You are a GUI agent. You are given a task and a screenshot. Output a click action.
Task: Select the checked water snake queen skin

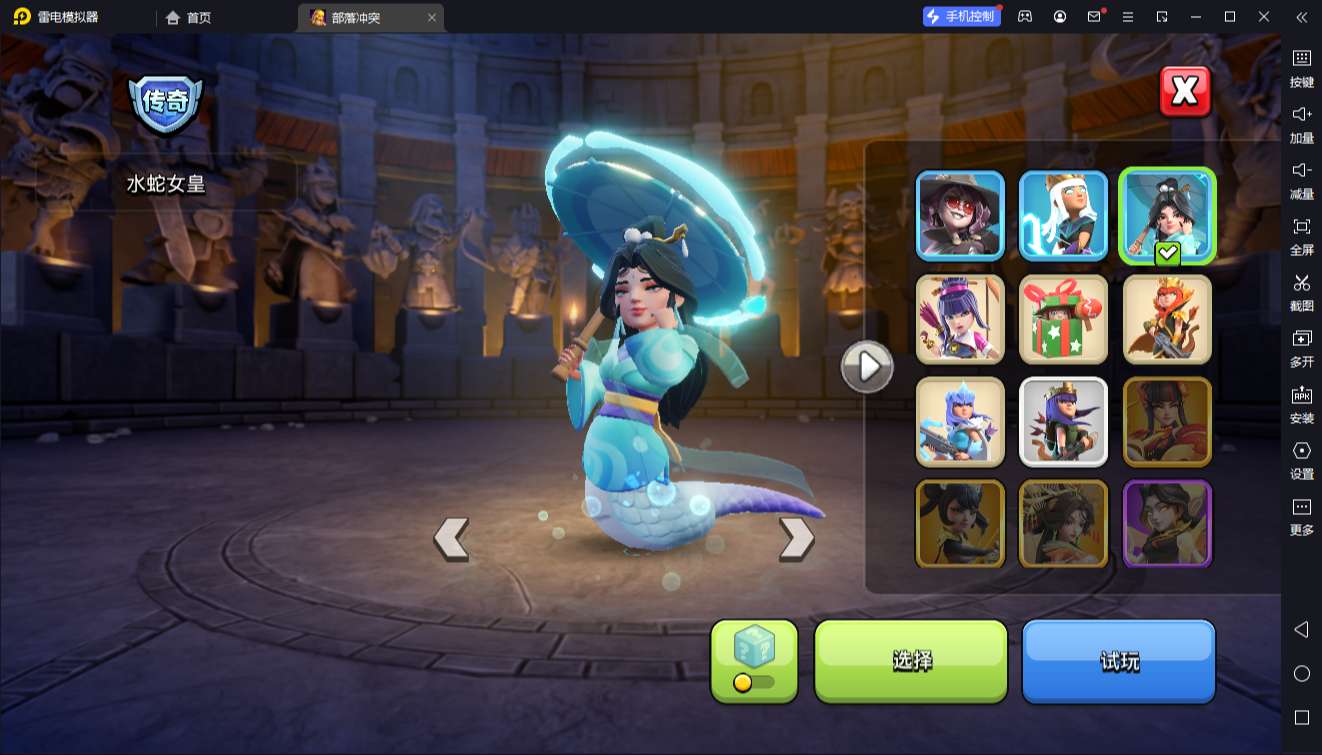click(x=1167, y=215)
